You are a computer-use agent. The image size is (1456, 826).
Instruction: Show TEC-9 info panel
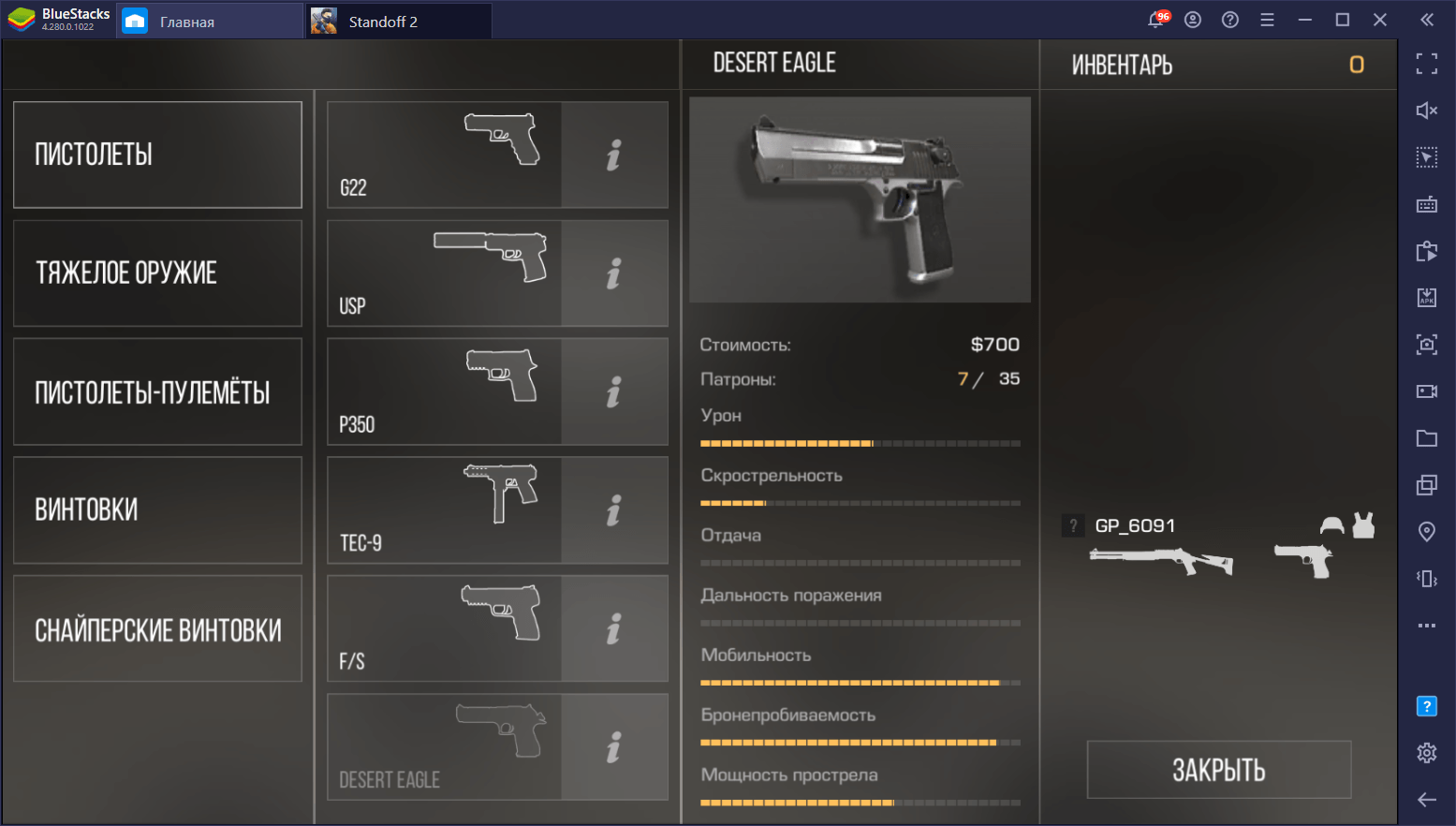pyautogui.click(x=614, y=510)
